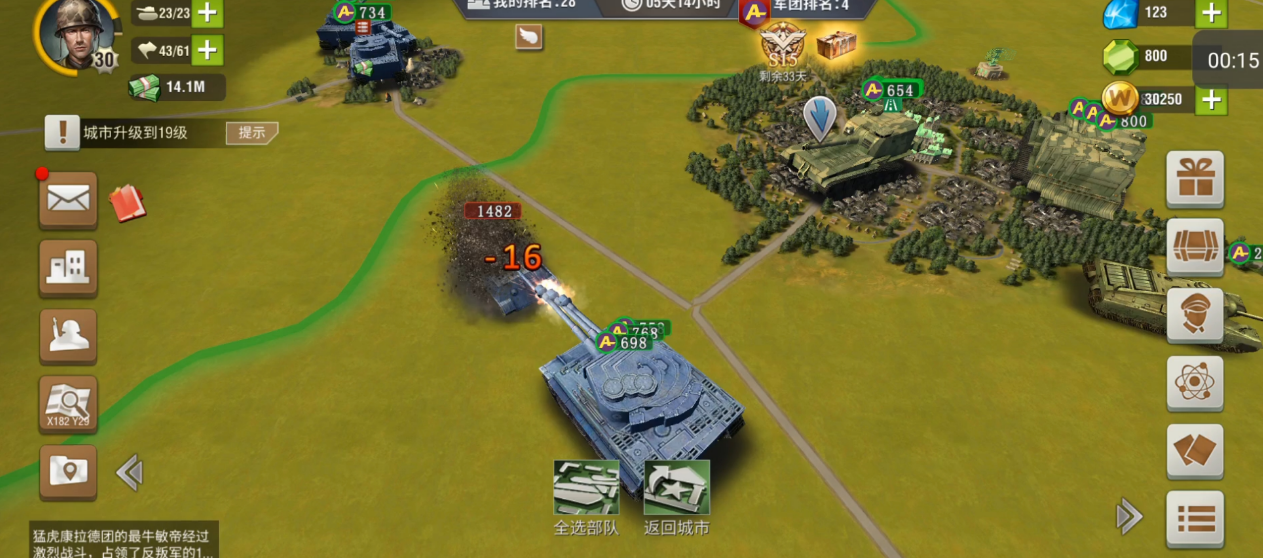This screenshot has height=558, width=1263.
Task: Open the list menu button
Action: (1195, 519)
